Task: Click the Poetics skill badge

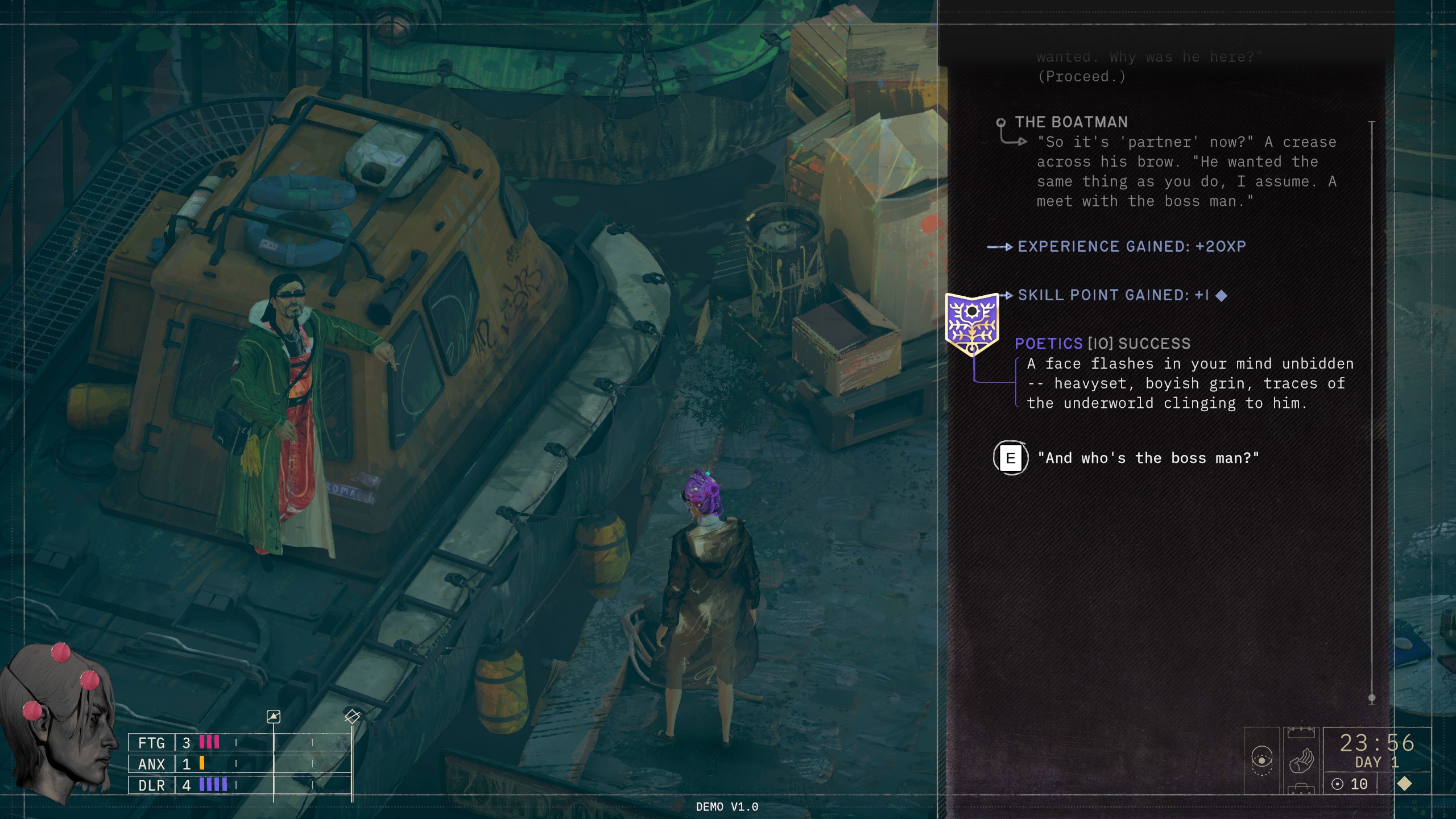Action: point(972,323)
